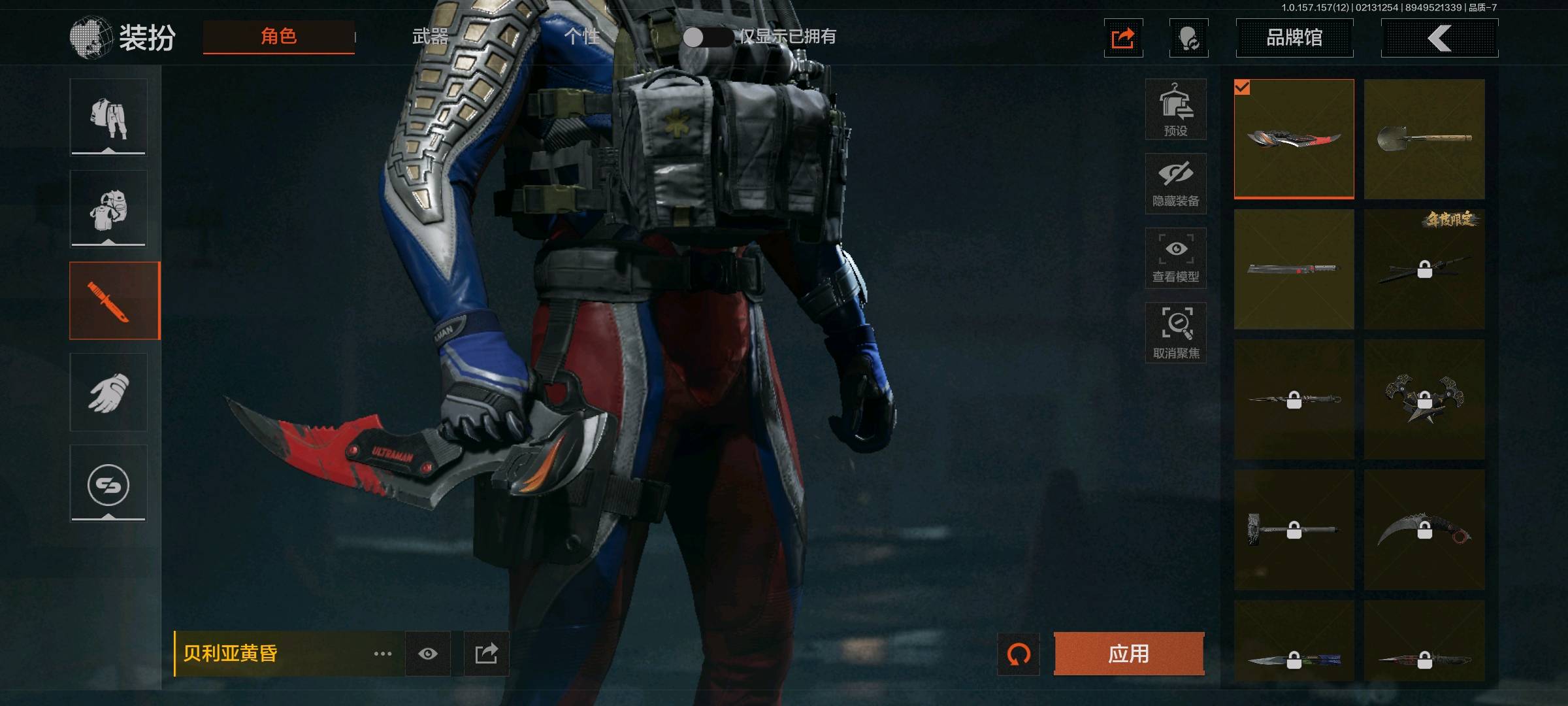Image resolution: width=1568 pixels, height=706 pixels.
Task: Click the 隐藏装备 hide-equipment button
Action: click(x=1175, y=184)
